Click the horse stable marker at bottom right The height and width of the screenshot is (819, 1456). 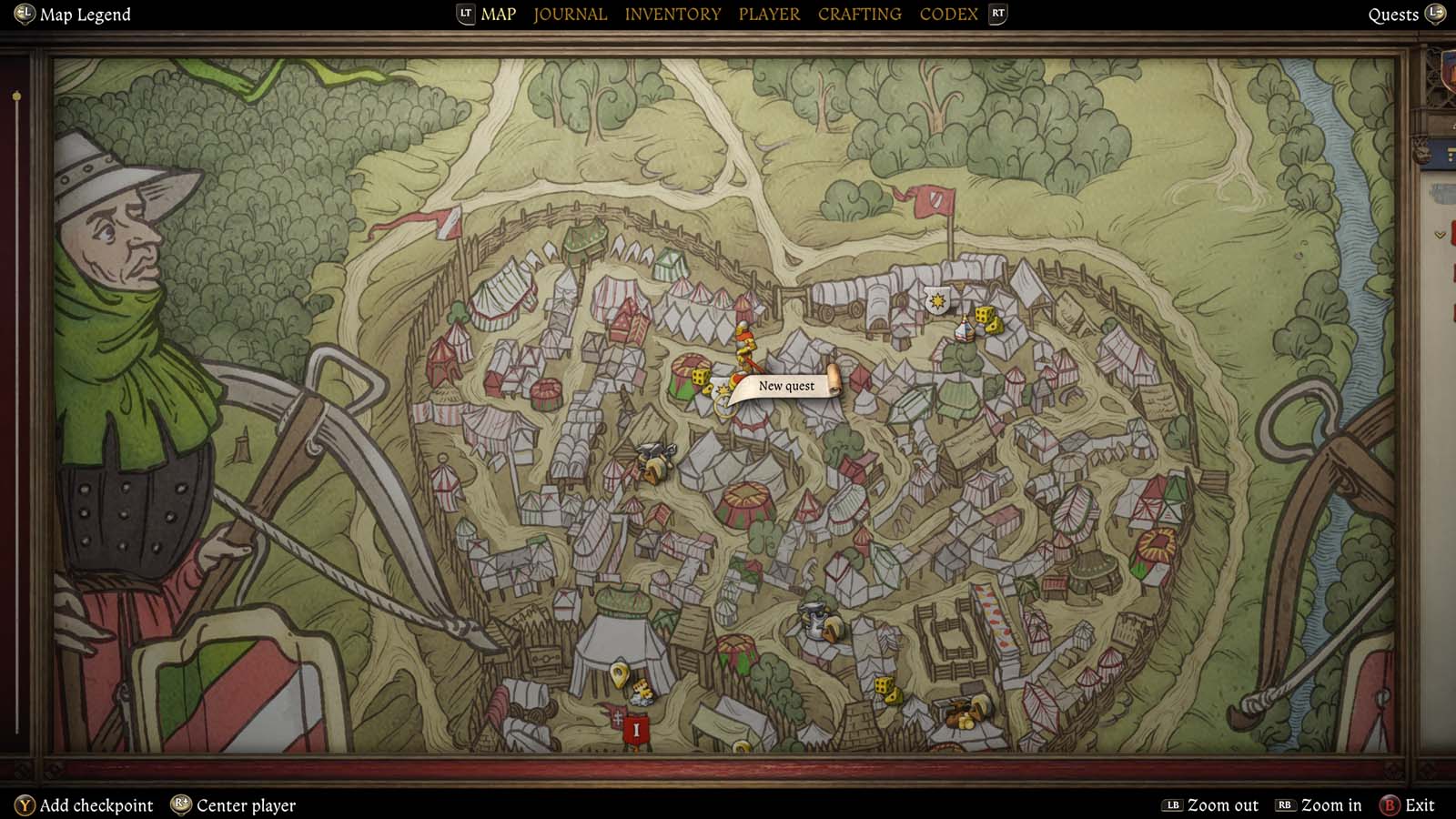(964, 713)
